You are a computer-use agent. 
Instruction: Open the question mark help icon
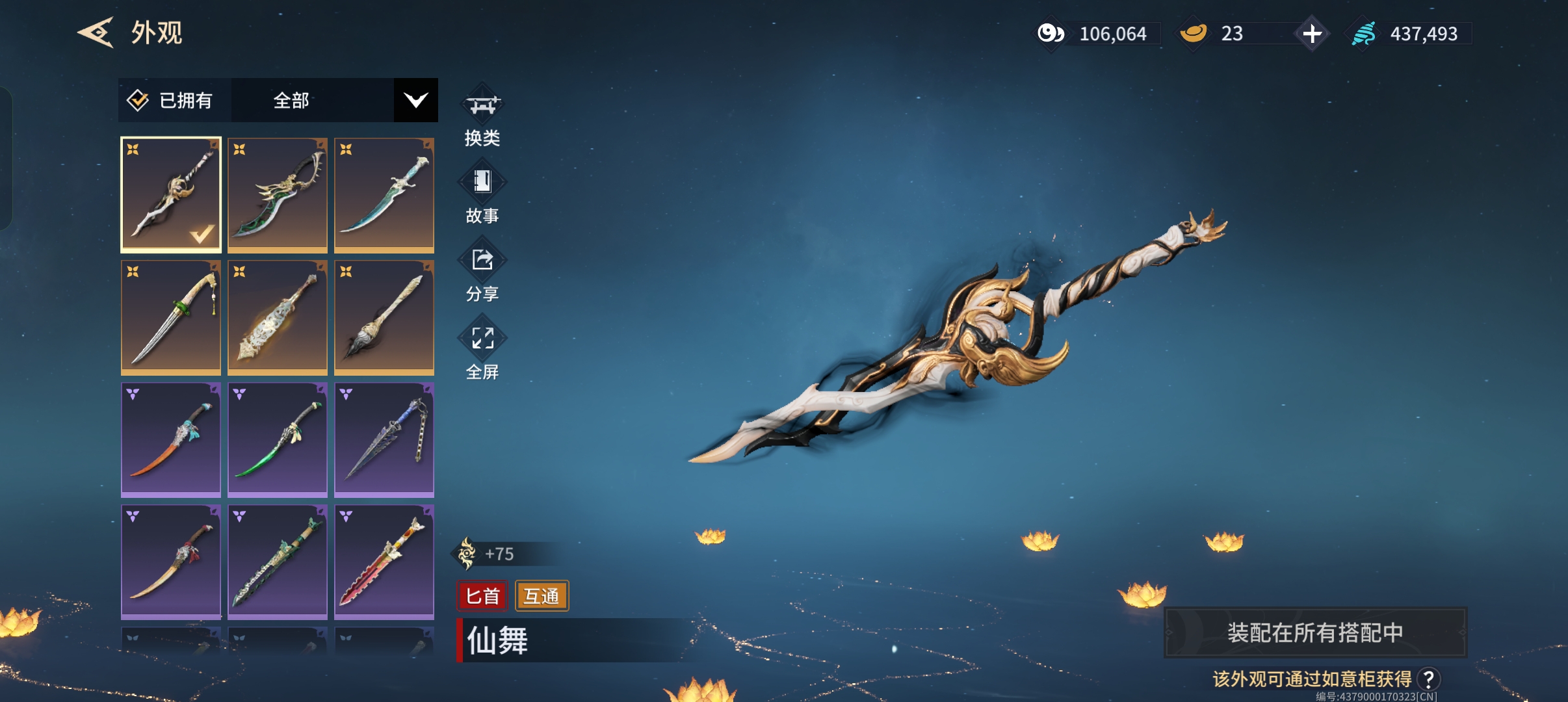(x=1428, y=679)
